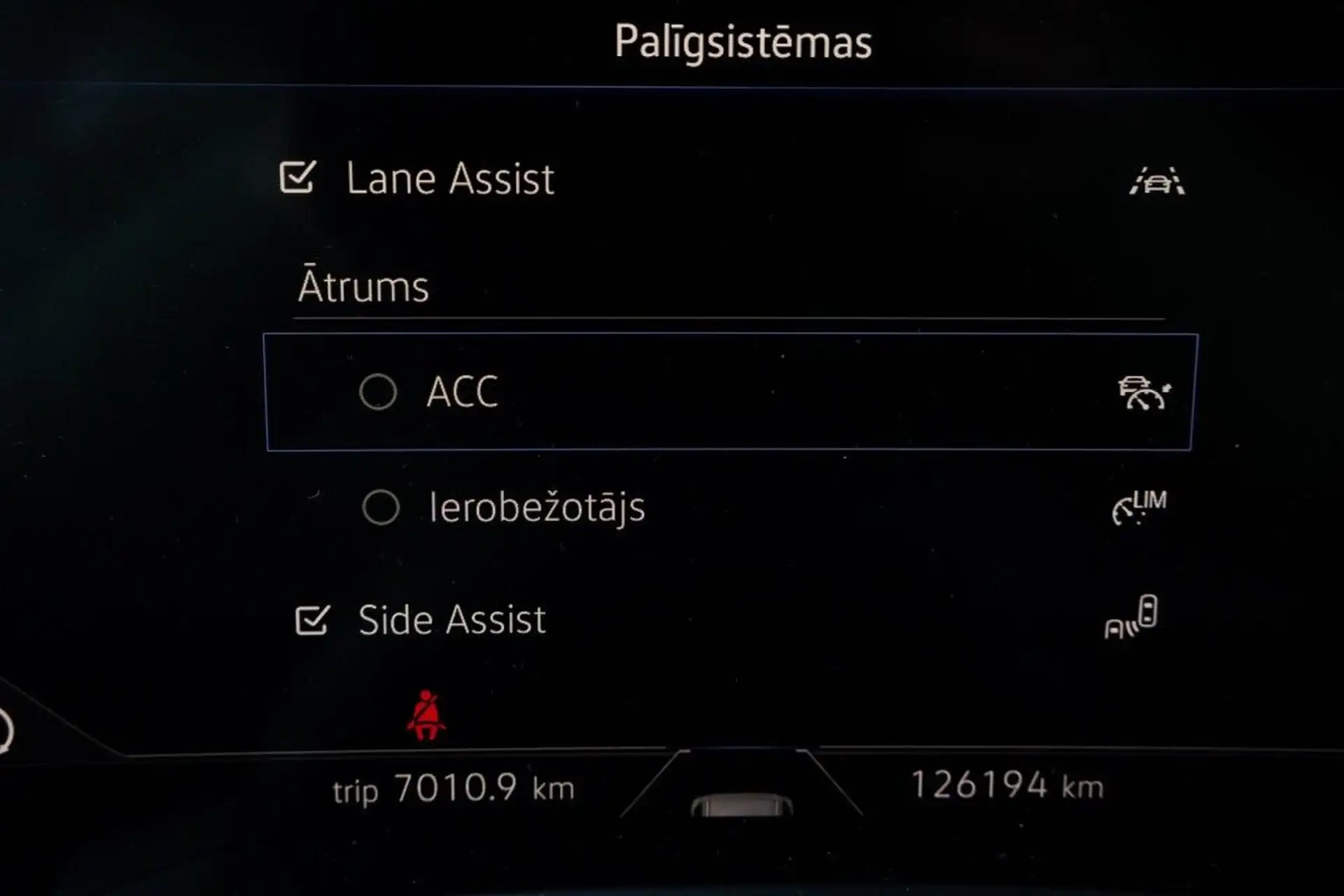The image size is (1344, 896).
Task: Toggle the Lane Assist checkbox
Action: 297,178
